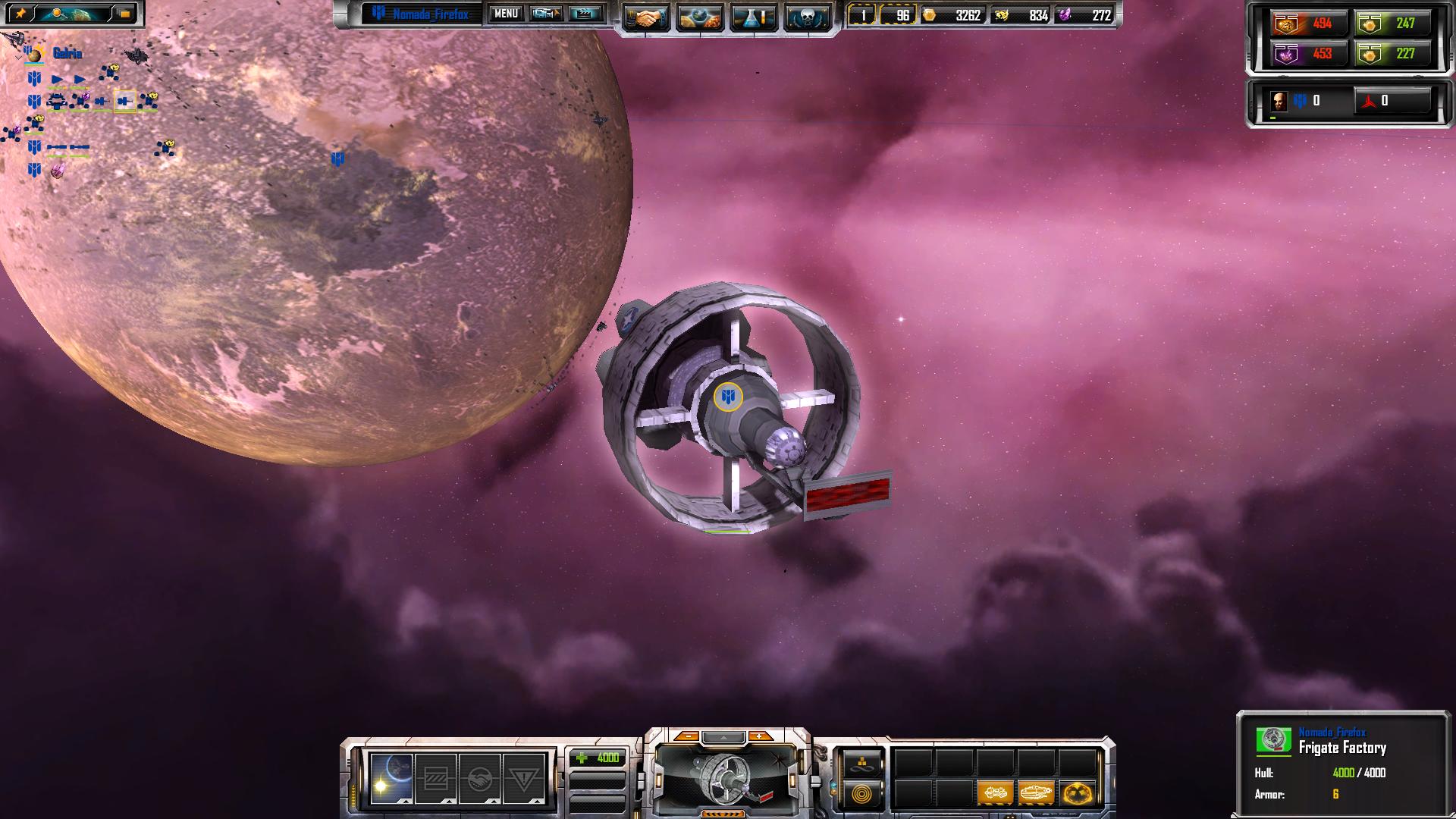The height and width of the screenshot is (819, 1456).
Task: Open the handshake tab in the bottom panel
Action: (x=479, y=778)
